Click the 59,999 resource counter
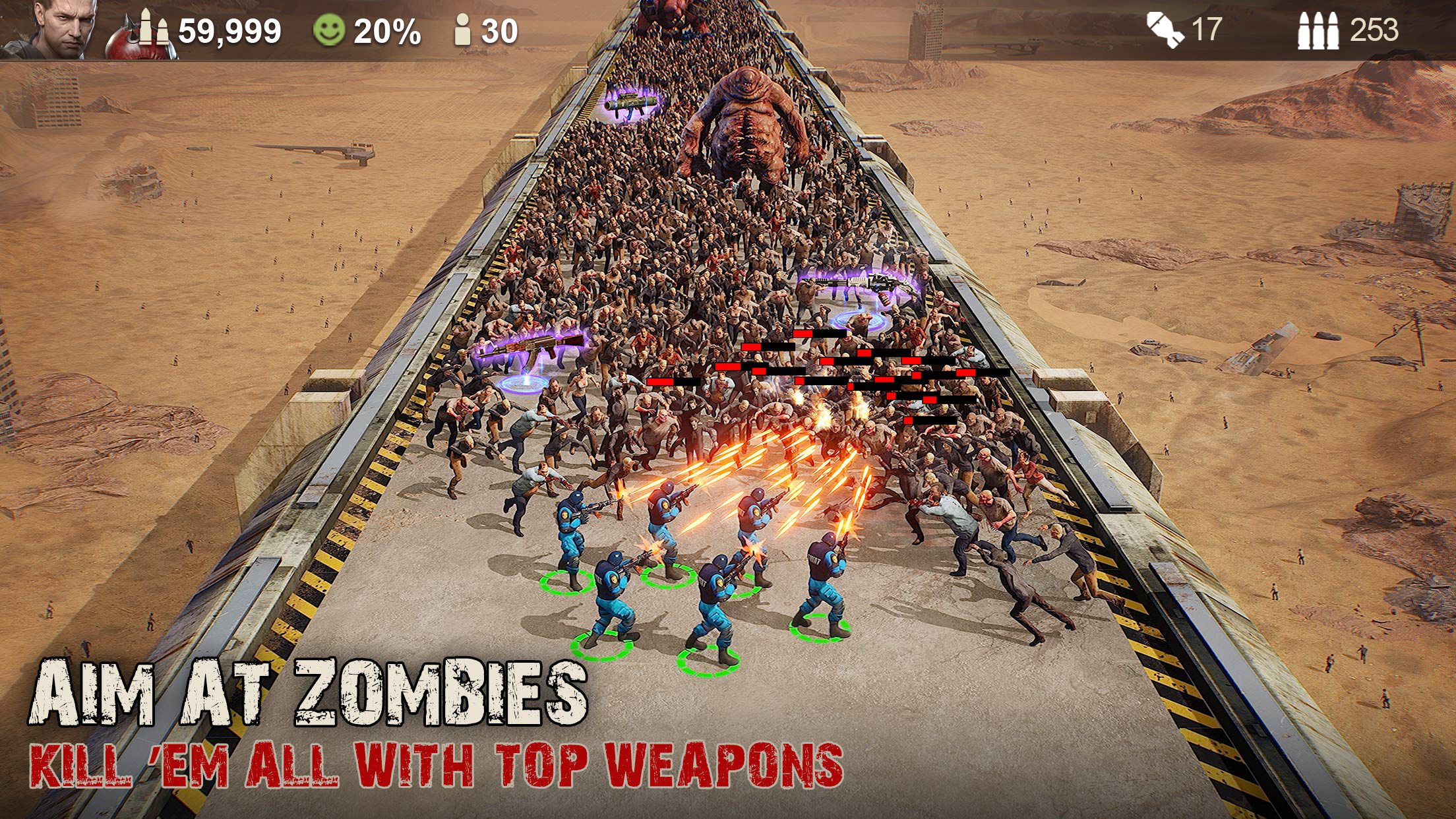The width and height of the screenshot is (1456, 819). (229, 30)
